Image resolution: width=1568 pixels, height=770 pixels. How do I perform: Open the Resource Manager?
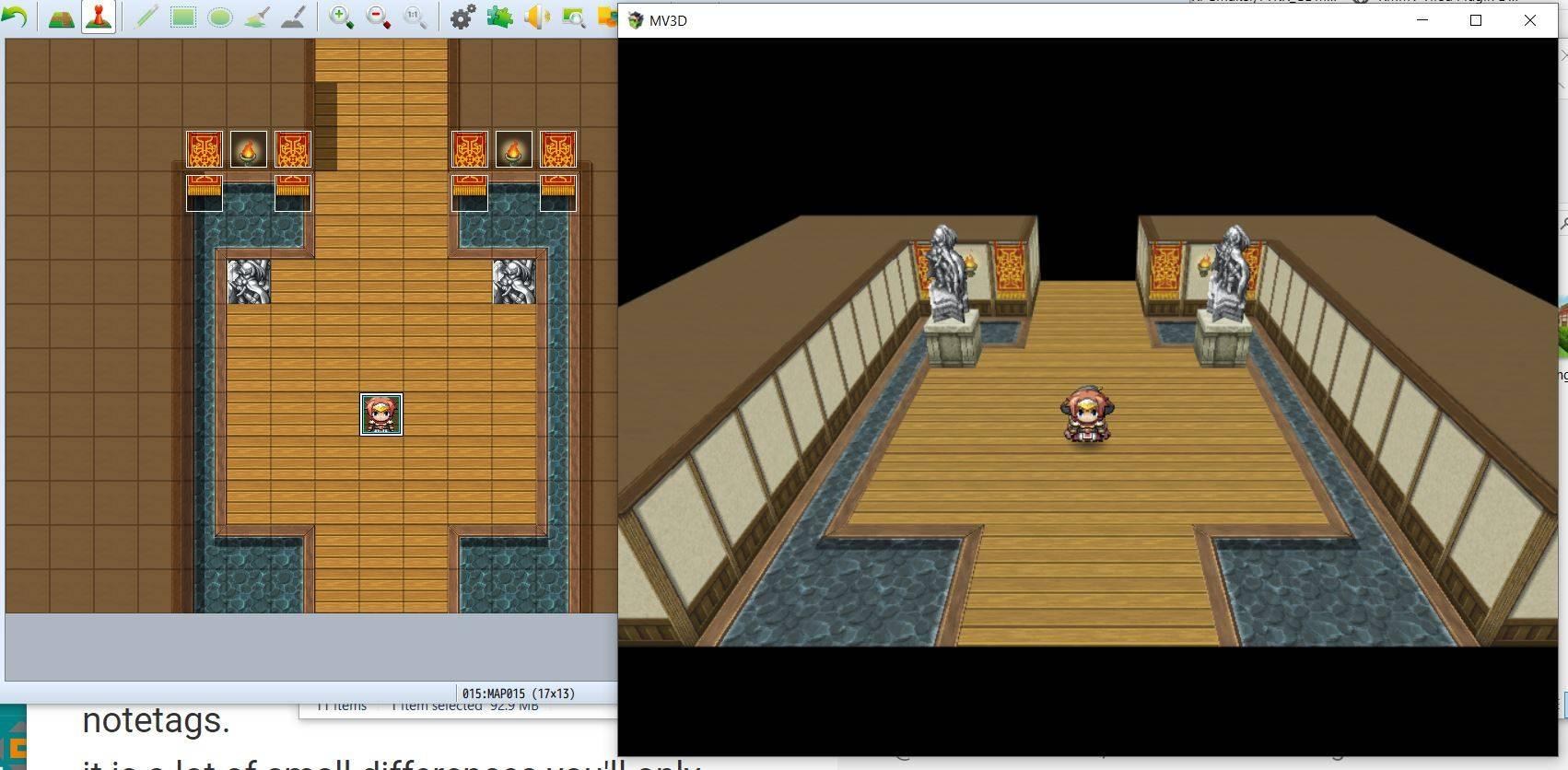click(x=573, y=17)
